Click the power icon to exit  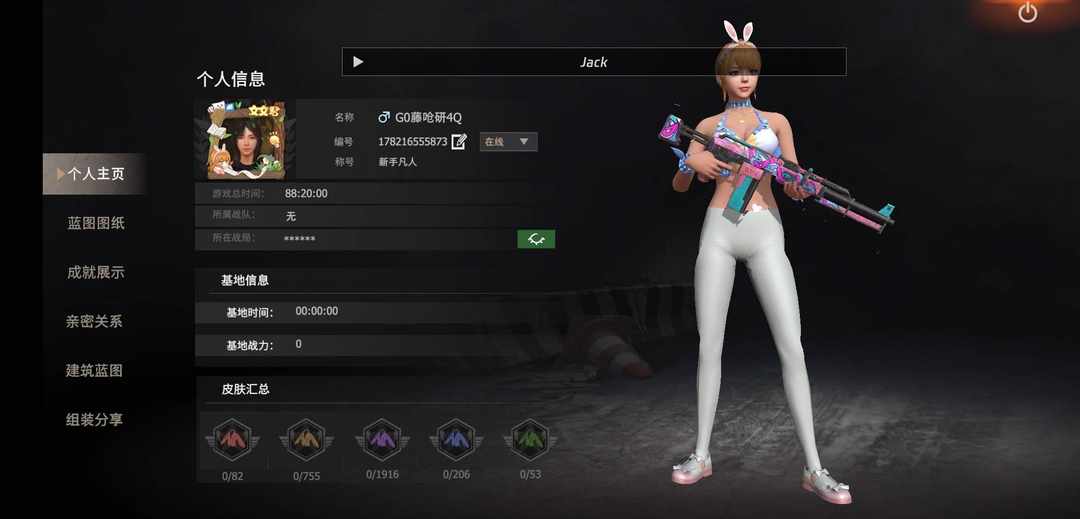pyautogui.click(x=1028, y=13)
